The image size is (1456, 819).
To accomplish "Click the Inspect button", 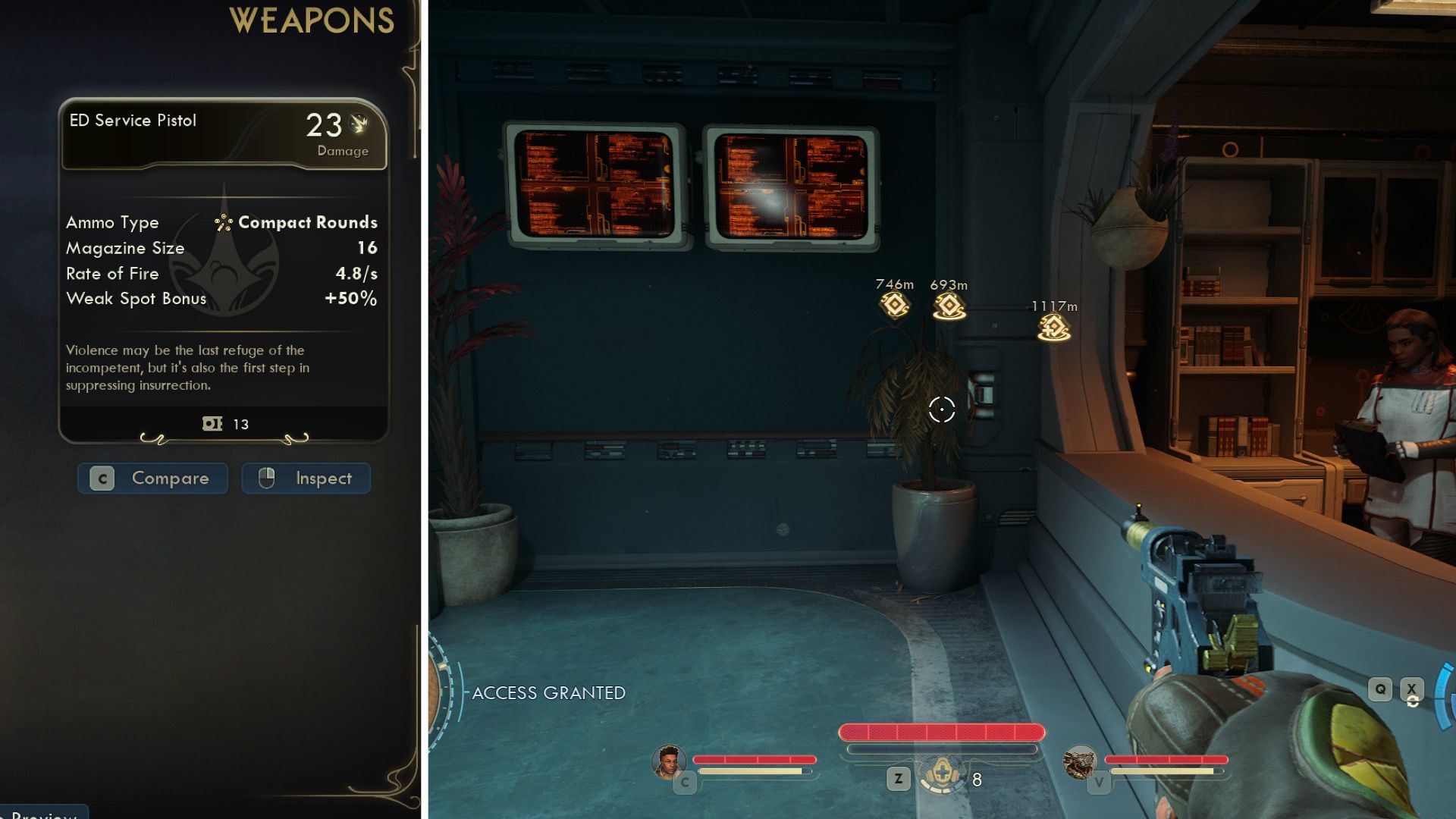I will coord(306,479).
